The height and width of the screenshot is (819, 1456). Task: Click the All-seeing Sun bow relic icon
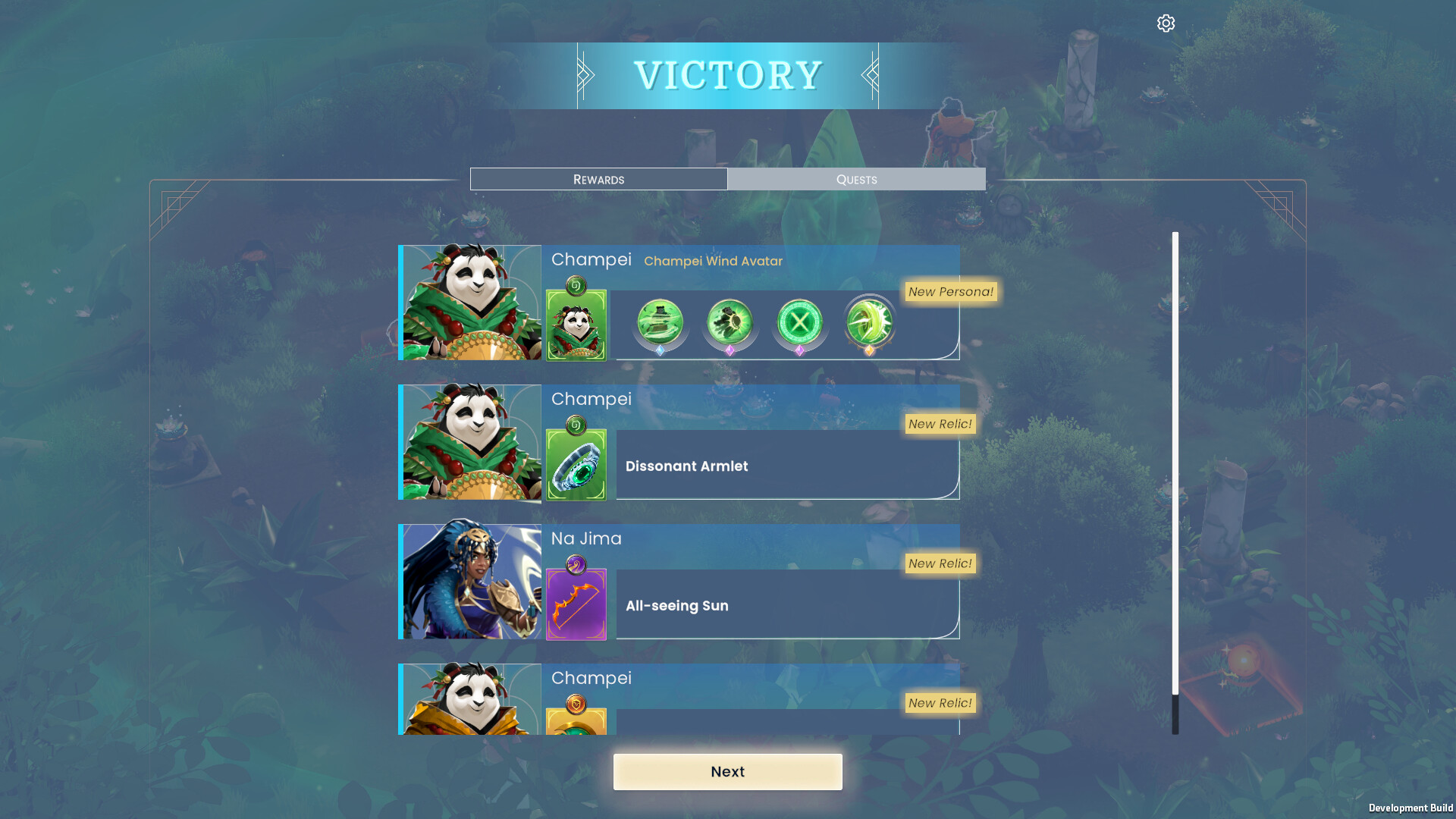tap(576, 603)
